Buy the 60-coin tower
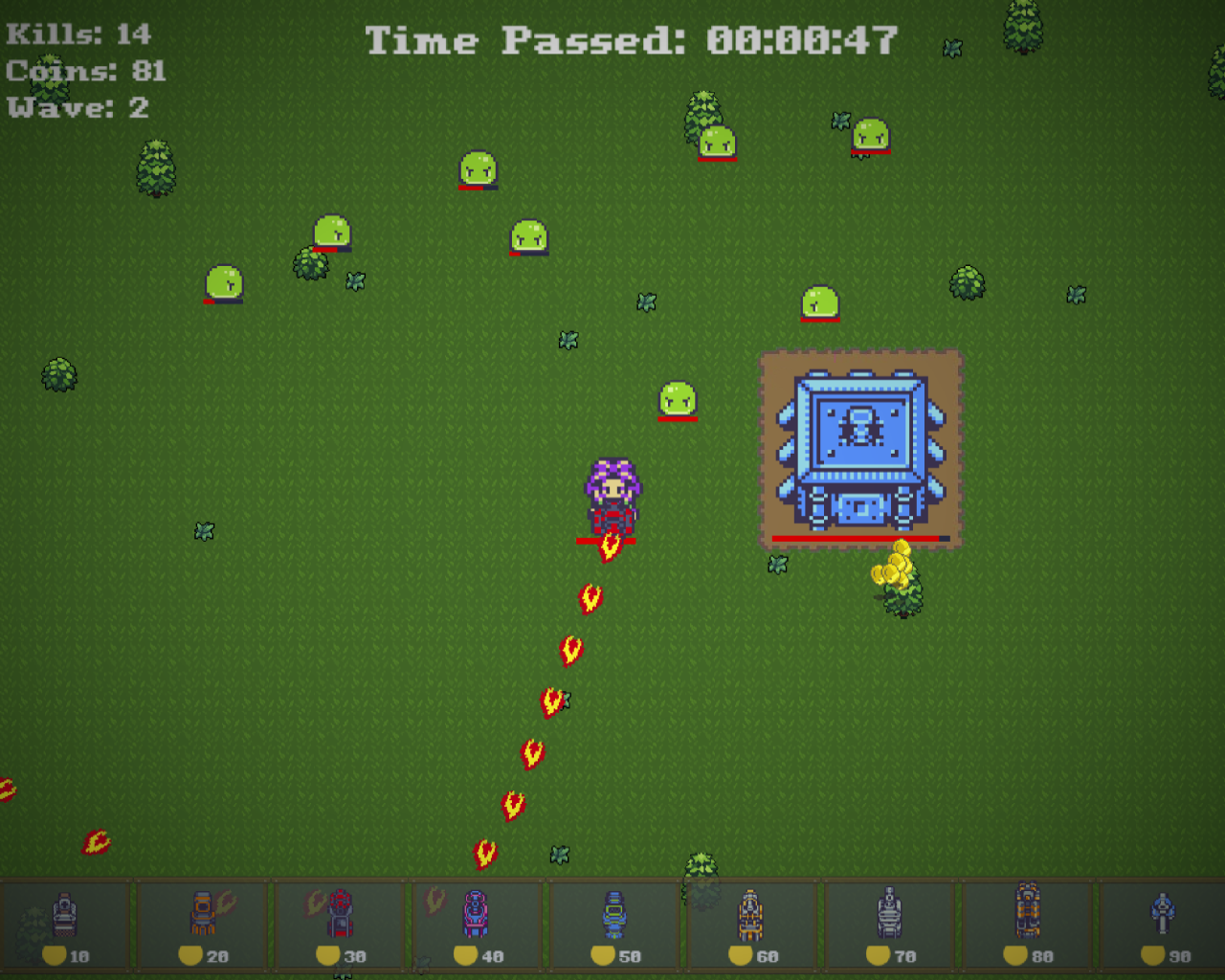Screen dimensions: 1225x980 [752, 924]
